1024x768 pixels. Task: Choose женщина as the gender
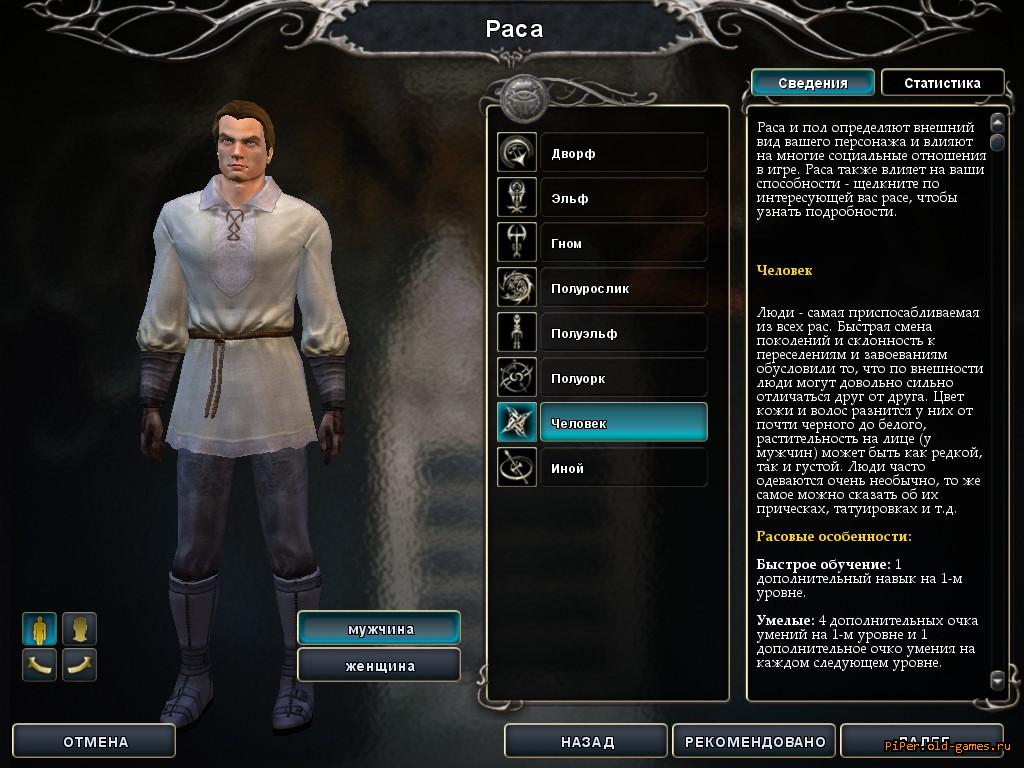click(x=380, y=666)
